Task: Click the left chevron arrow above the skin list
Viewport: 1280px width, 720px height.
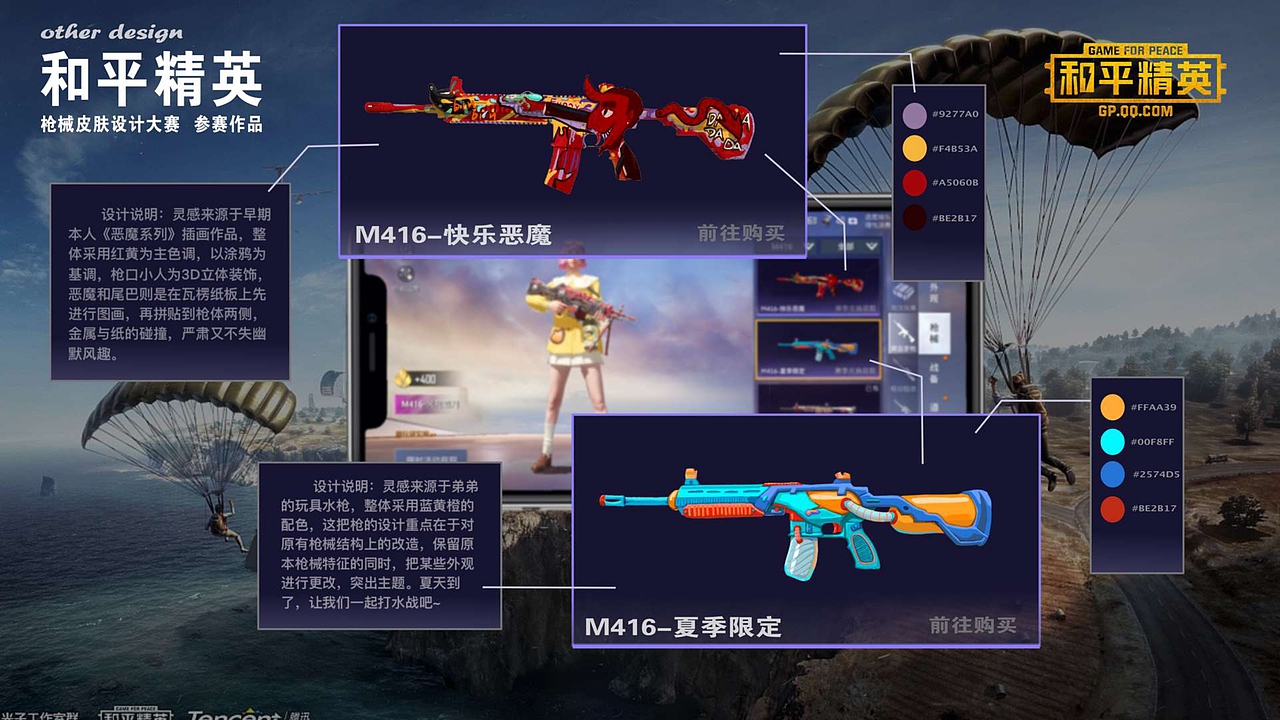Action: pyautogui.click(x=809, y=246)
